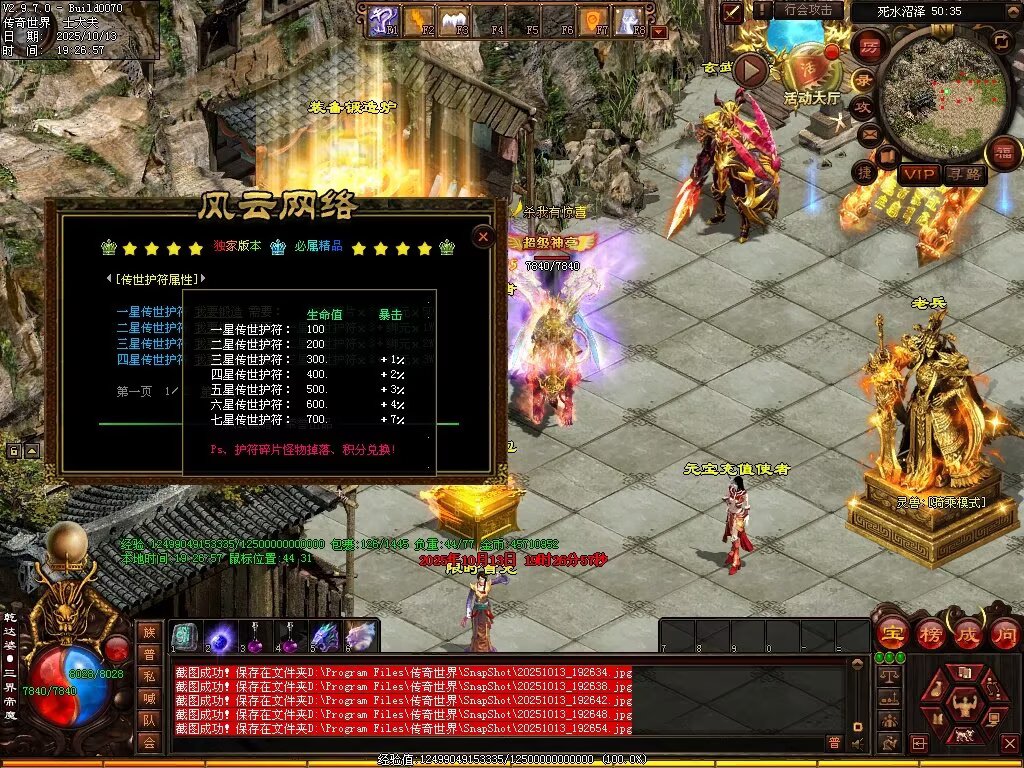
Task: Click the 宝 treasure shop button
Action: click(x=890, y=633)
